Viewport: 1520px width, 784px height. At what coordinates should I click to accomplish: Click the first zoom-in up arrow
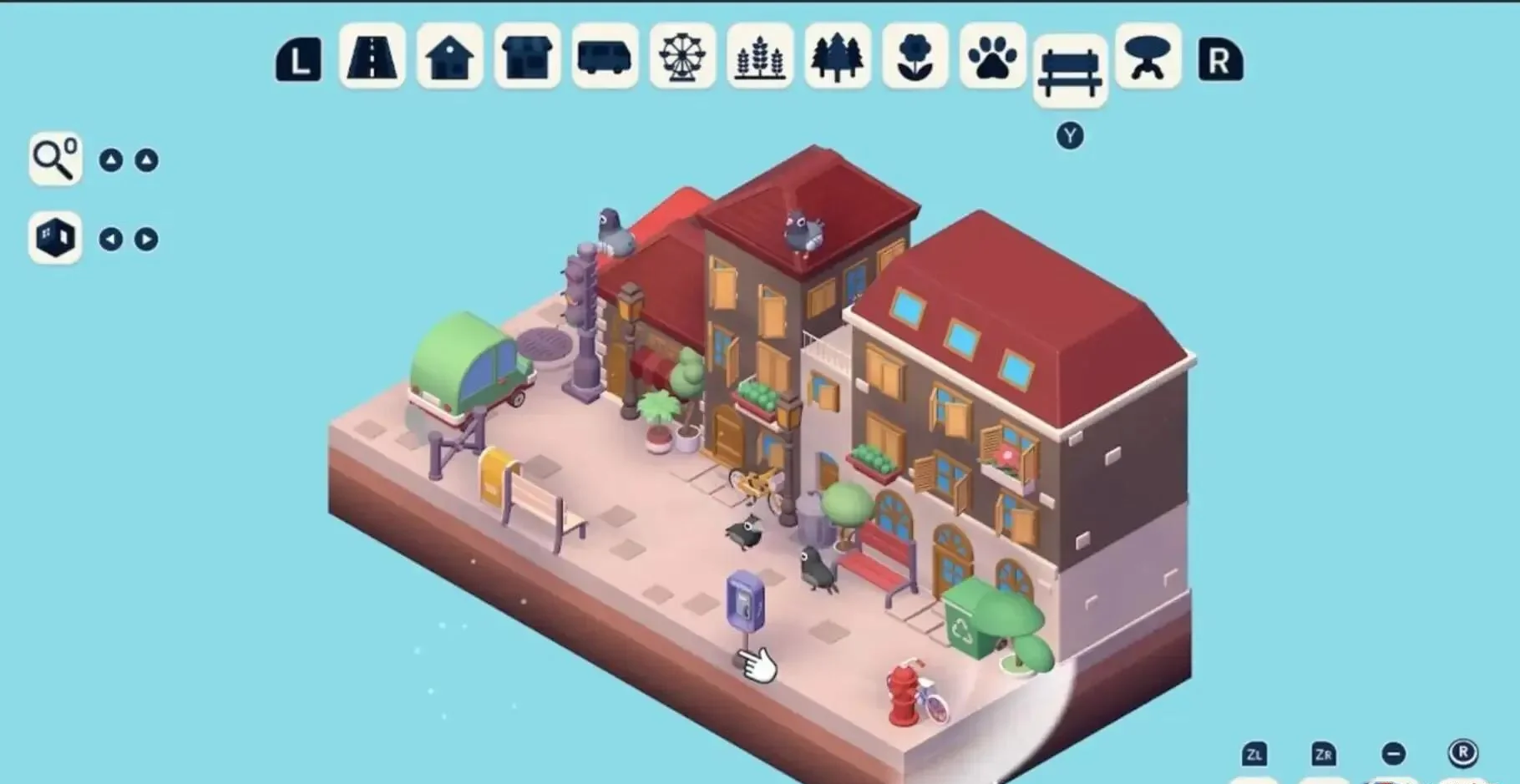[113, 159]
